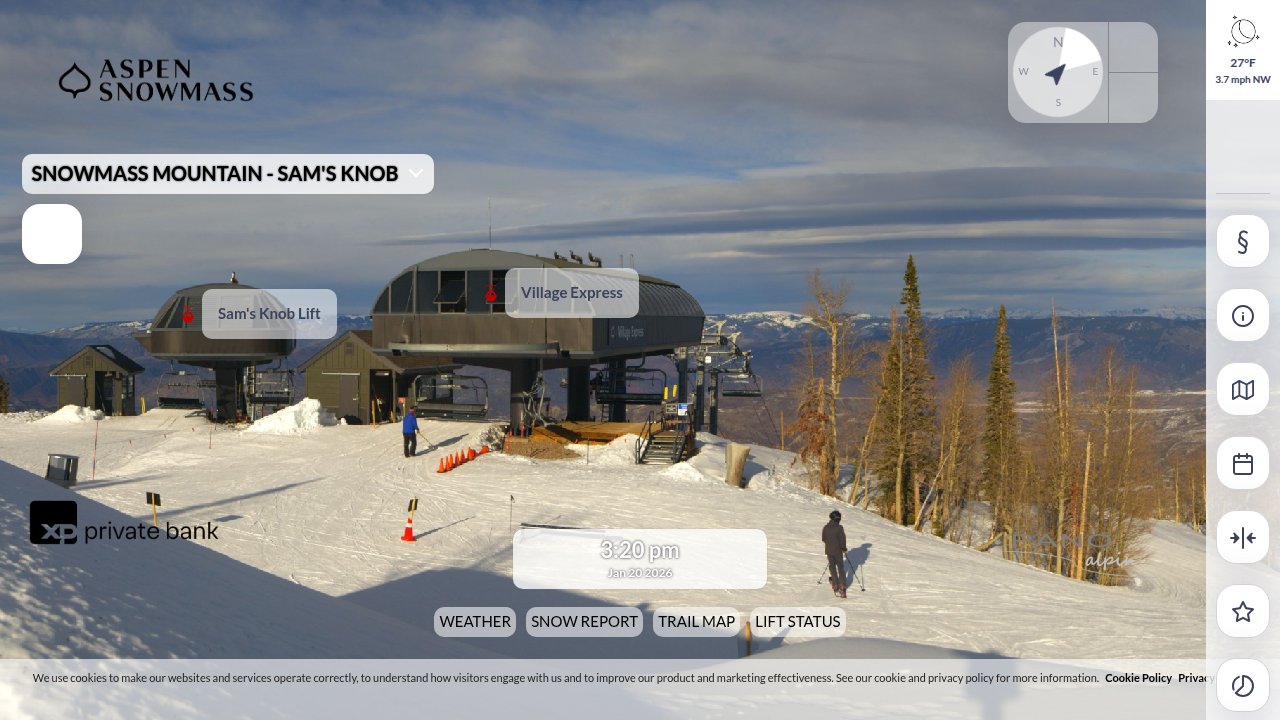Select the Village Express hotspot label
The image size is (1280, 720).
pyautogui.click(x=571, y=293)
